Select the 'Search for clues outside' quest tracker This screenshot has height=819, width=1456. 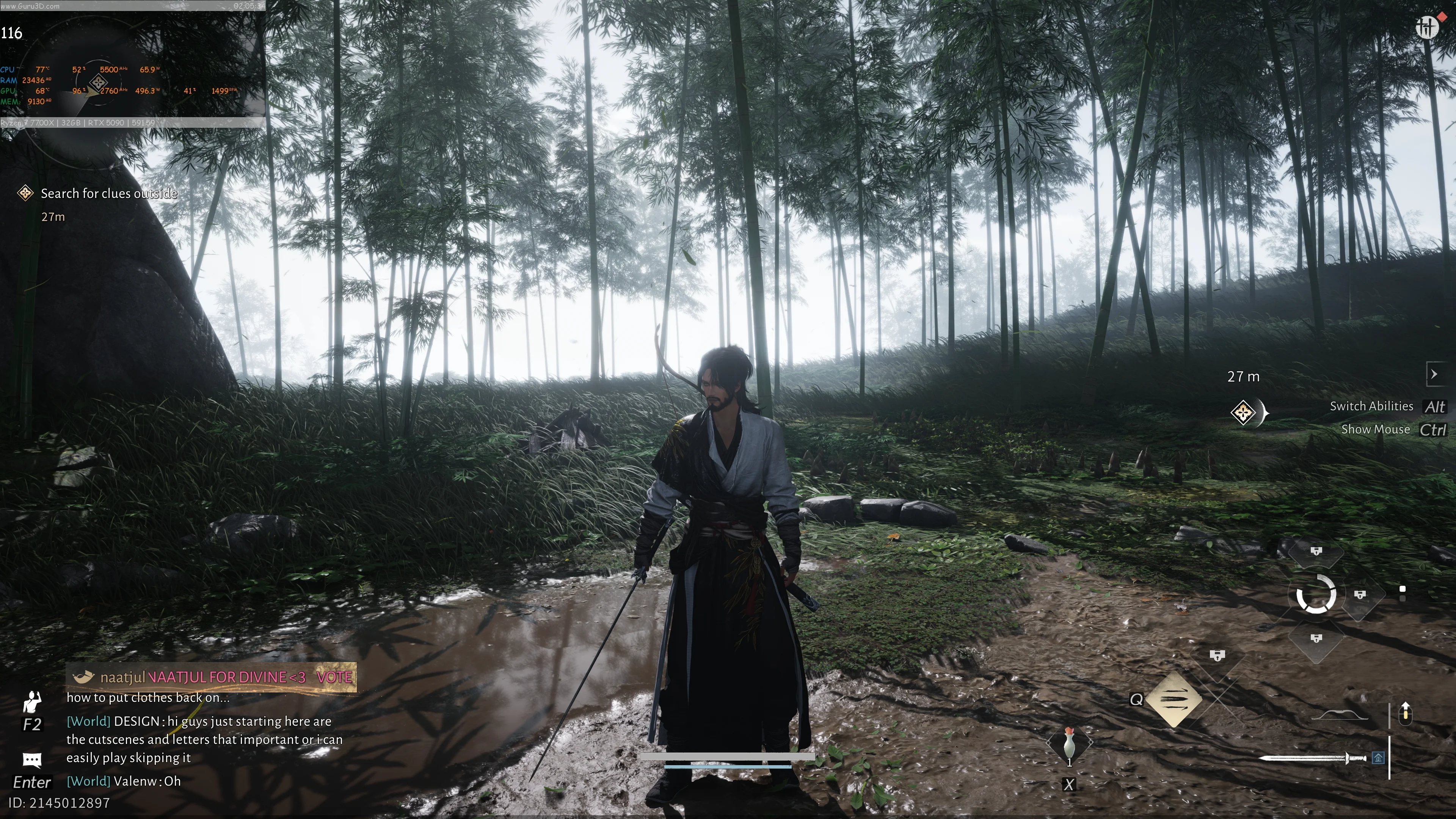coord(108,194)
